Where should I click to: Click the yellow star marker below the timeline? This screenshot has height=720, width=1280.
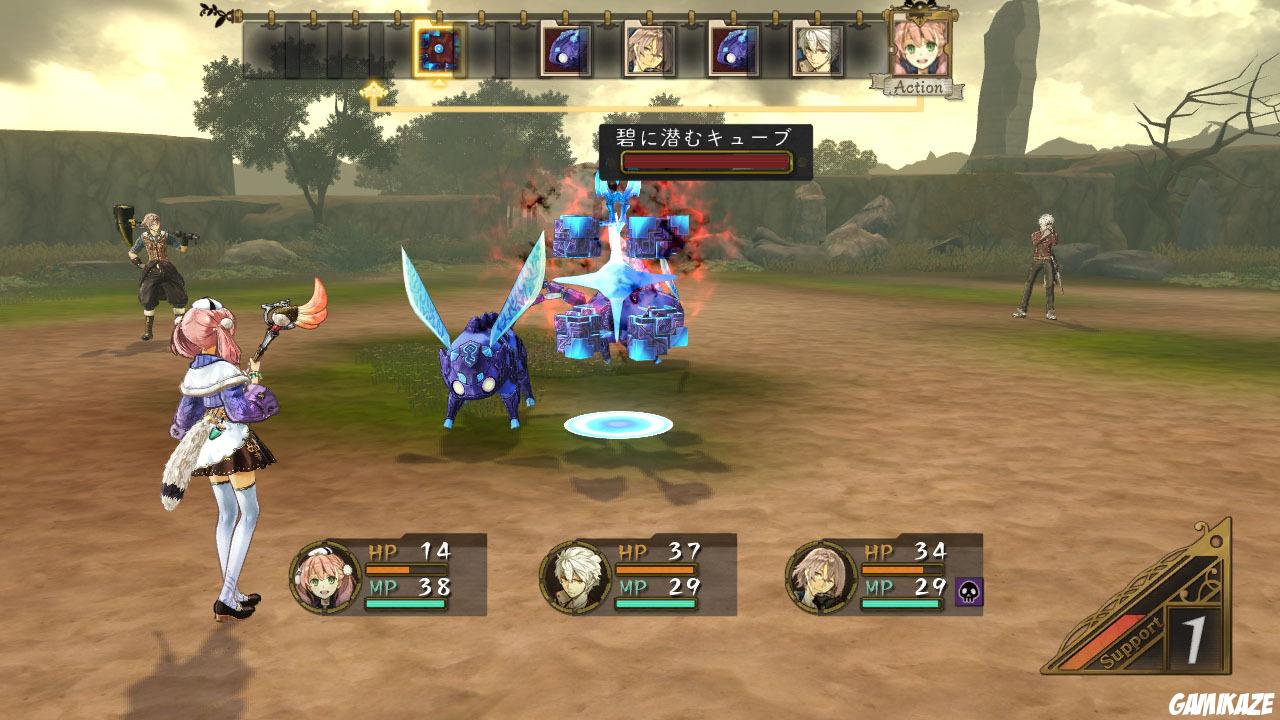point(375,89)
